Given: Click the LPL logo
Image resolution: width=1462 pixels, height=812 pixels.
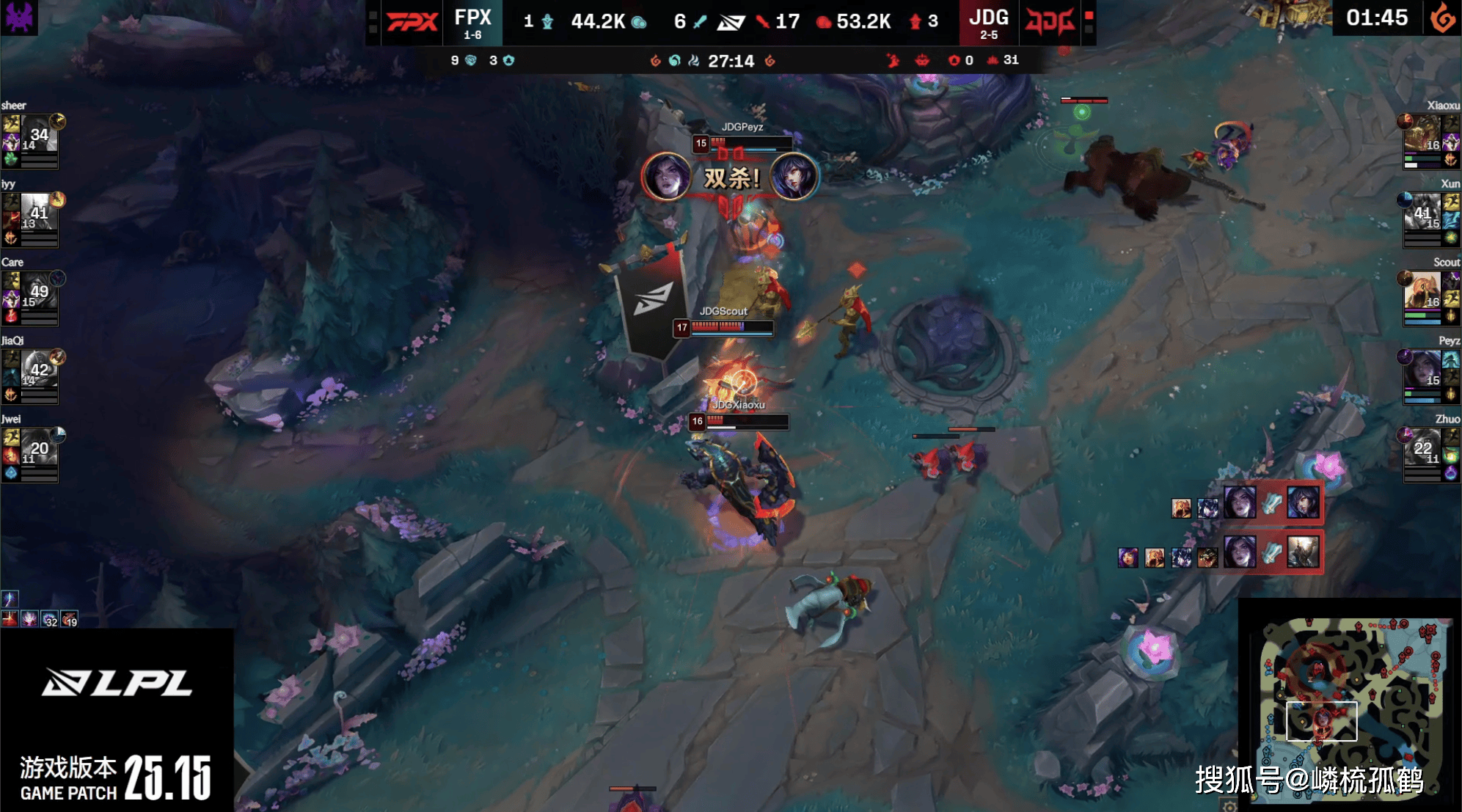Looking at the screenshot, I should [117, 683].
